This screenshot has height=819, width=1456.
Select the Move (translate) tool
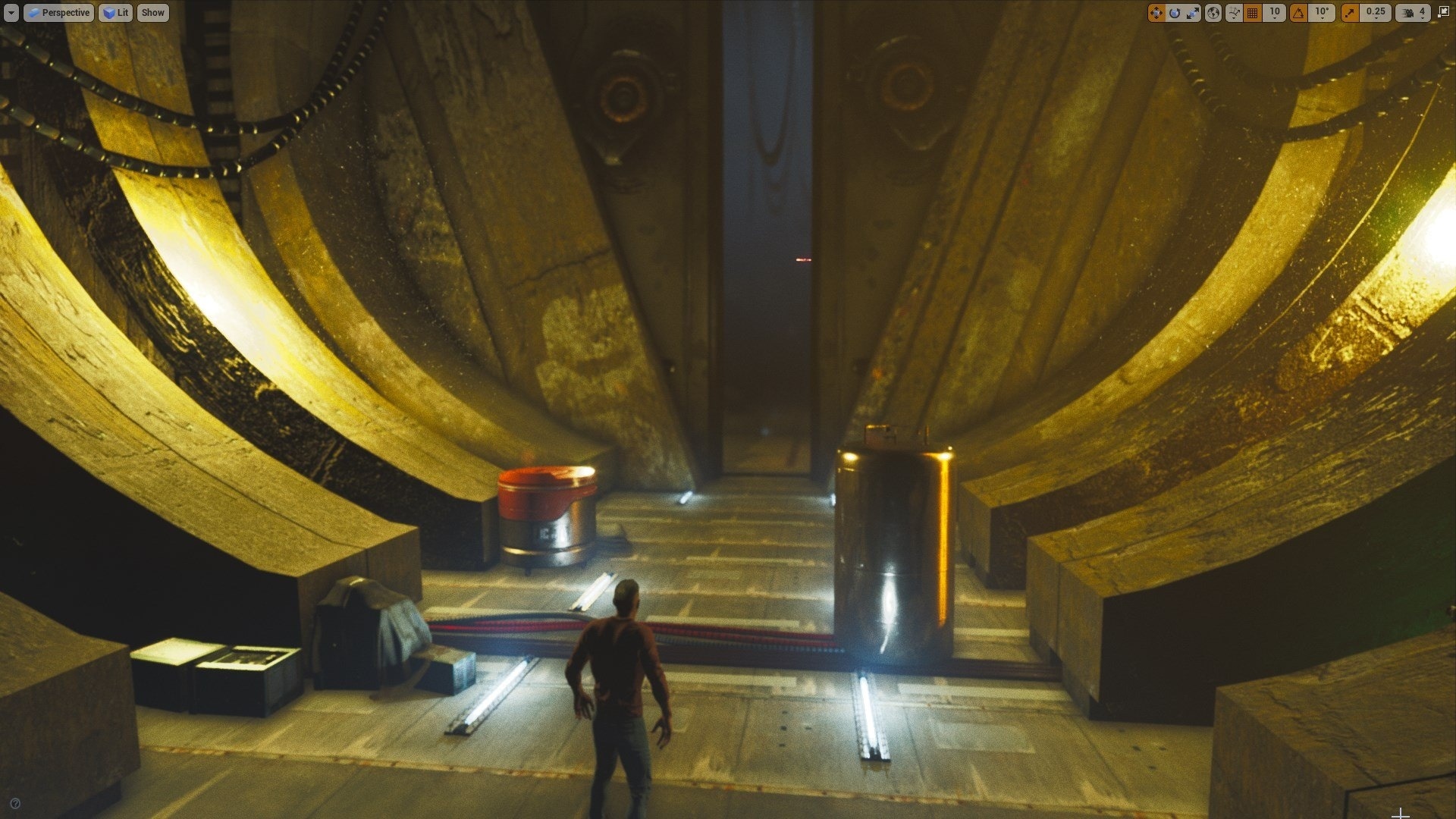(1156, 12)
